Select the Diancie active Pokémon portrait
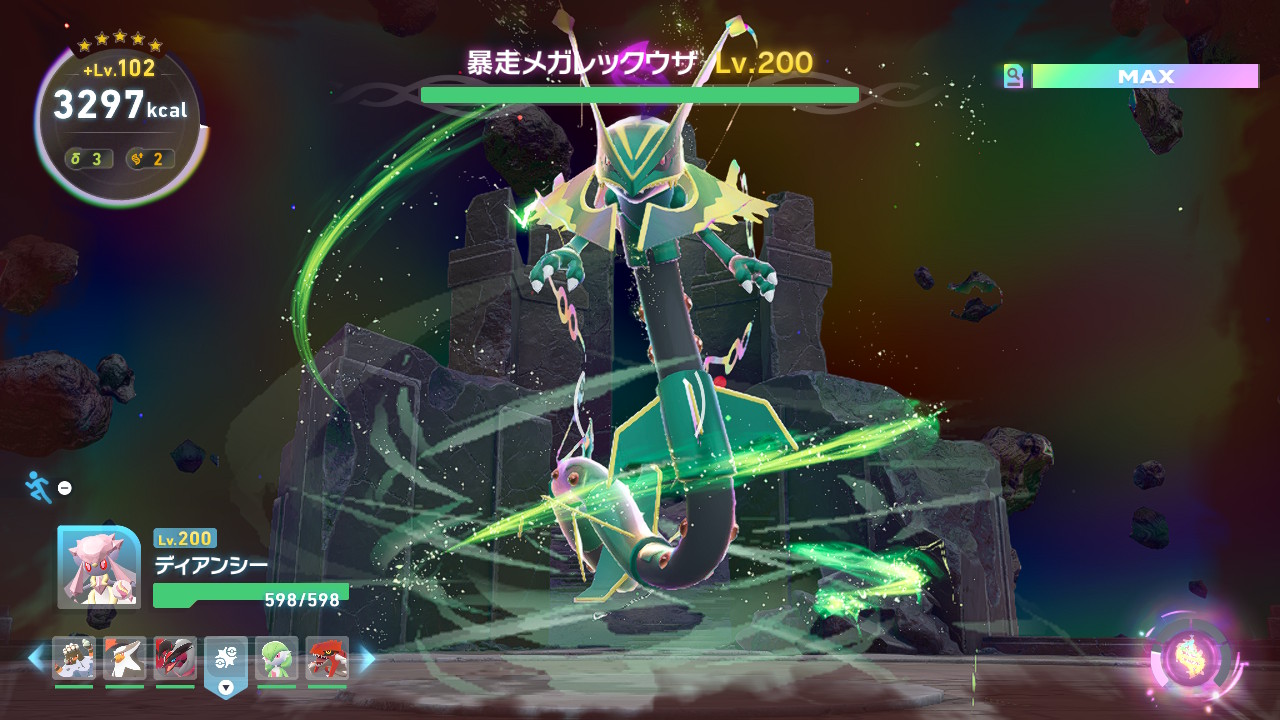The height and width of the screenshot is (720, 1280). tap(99, 566)
